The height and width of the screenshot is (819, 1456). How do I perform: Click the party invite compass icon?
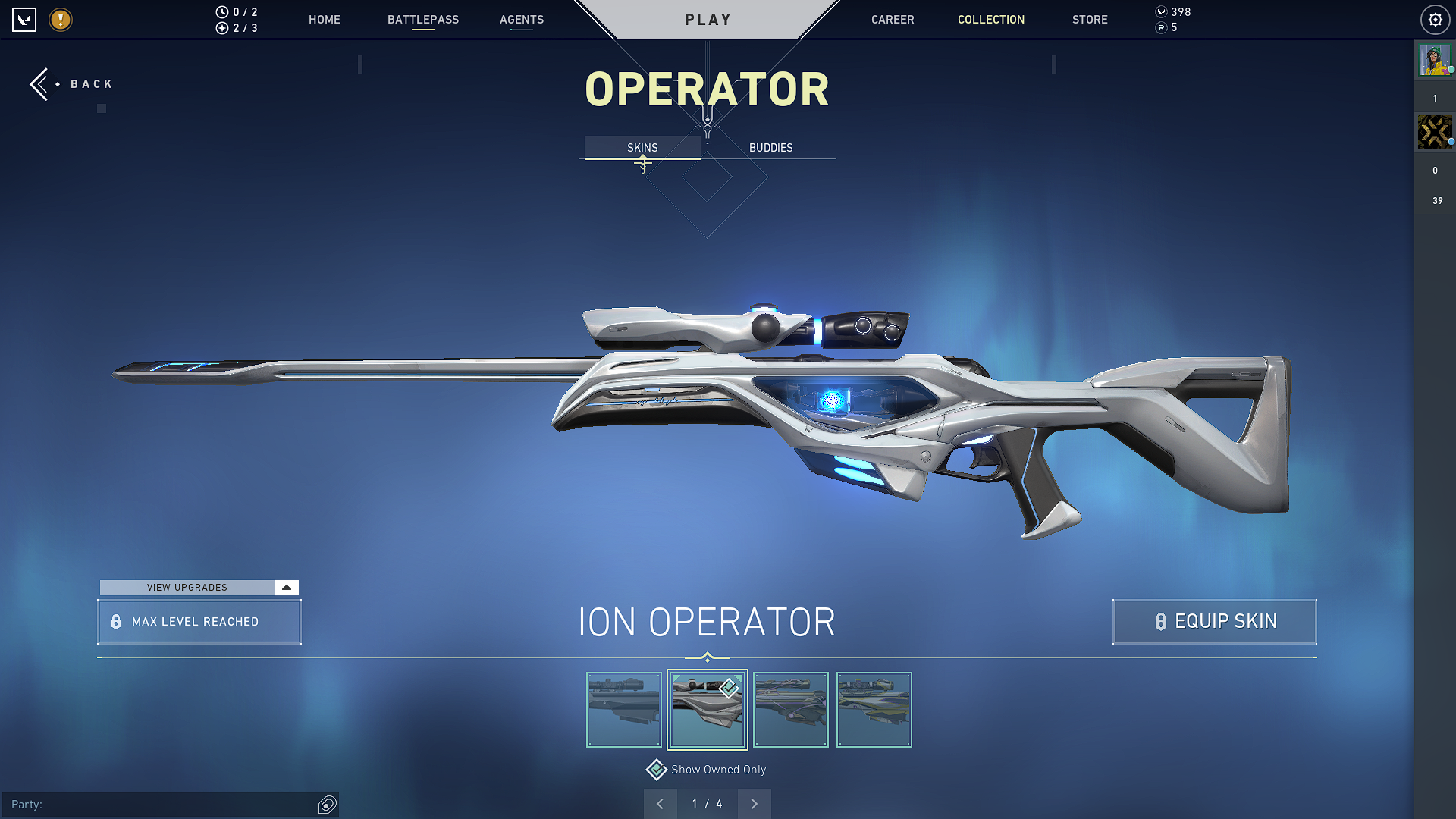coord(327,804)
